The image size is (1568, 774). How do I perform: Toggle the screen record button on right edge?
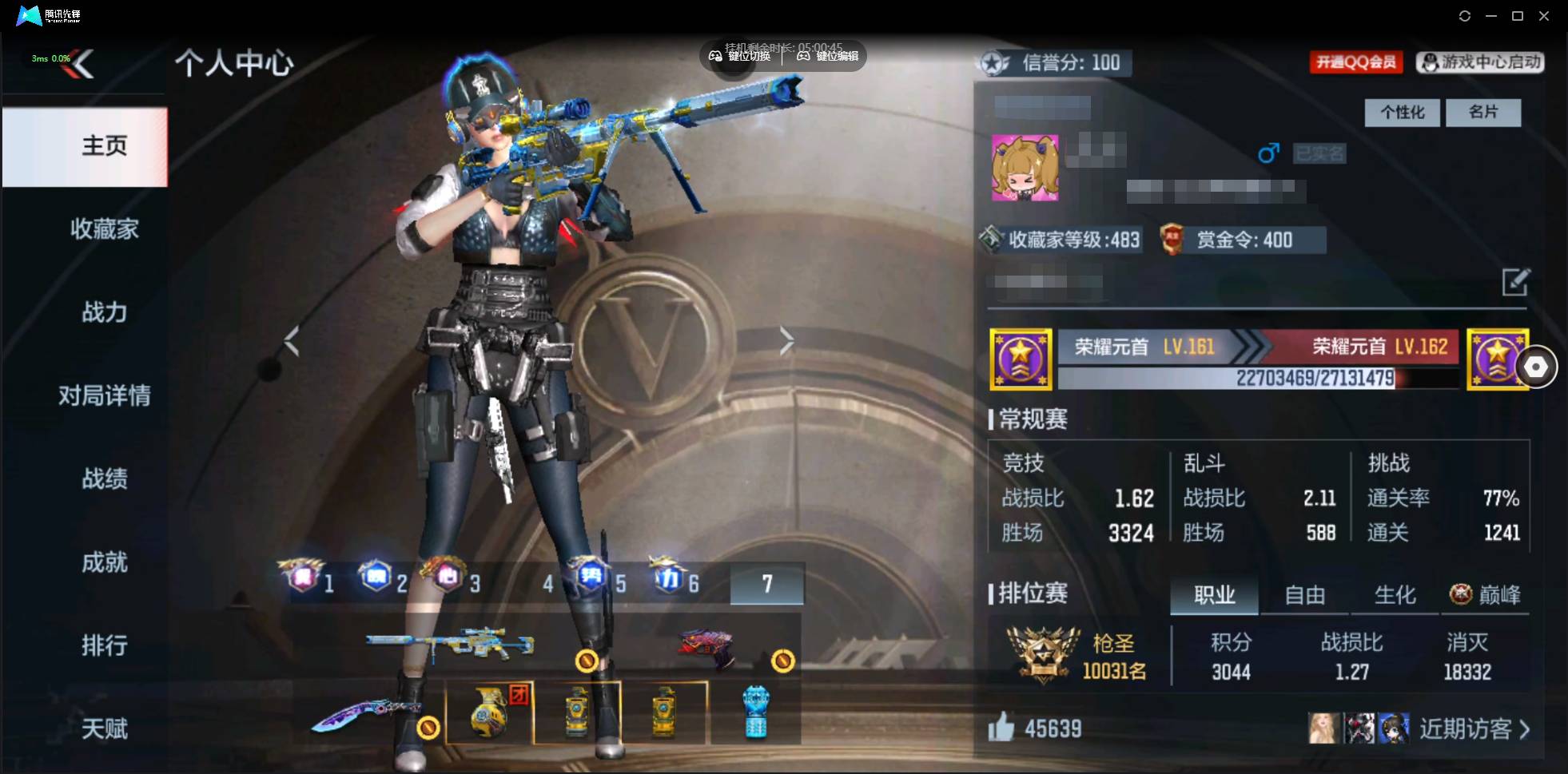(x=1538, y=367)
